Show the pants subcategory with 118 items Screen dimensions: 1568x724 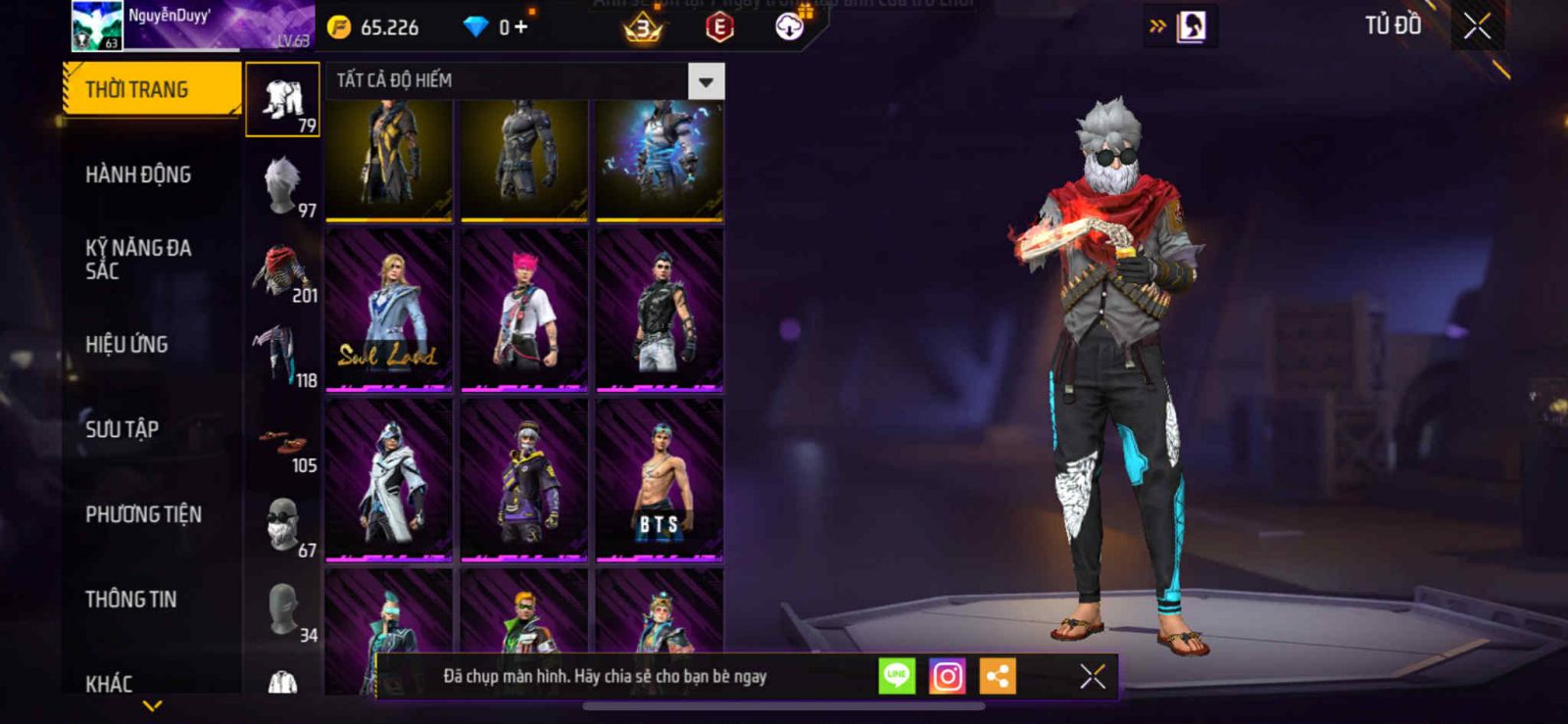[x=283, y=355]
